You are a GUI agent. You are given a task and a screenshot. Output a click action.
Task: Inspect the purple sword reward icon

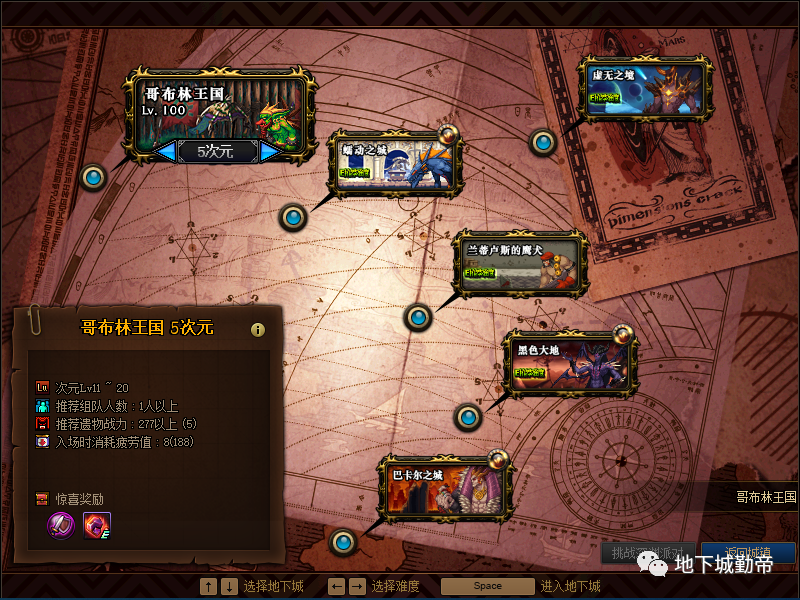pyautogui.click(x=63, y=523)
